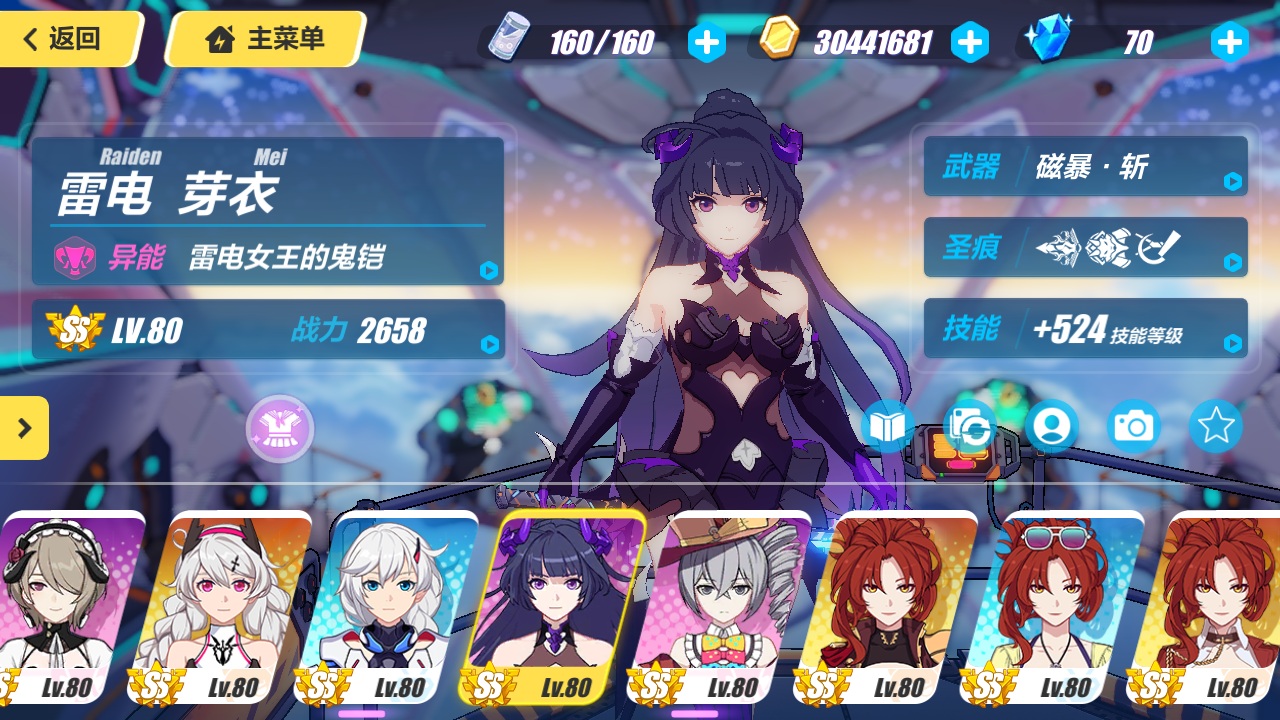The height and width of the screenshot is (720, 1280).
Task: Take a photo with the camera icon
Action: point(1133,427)
